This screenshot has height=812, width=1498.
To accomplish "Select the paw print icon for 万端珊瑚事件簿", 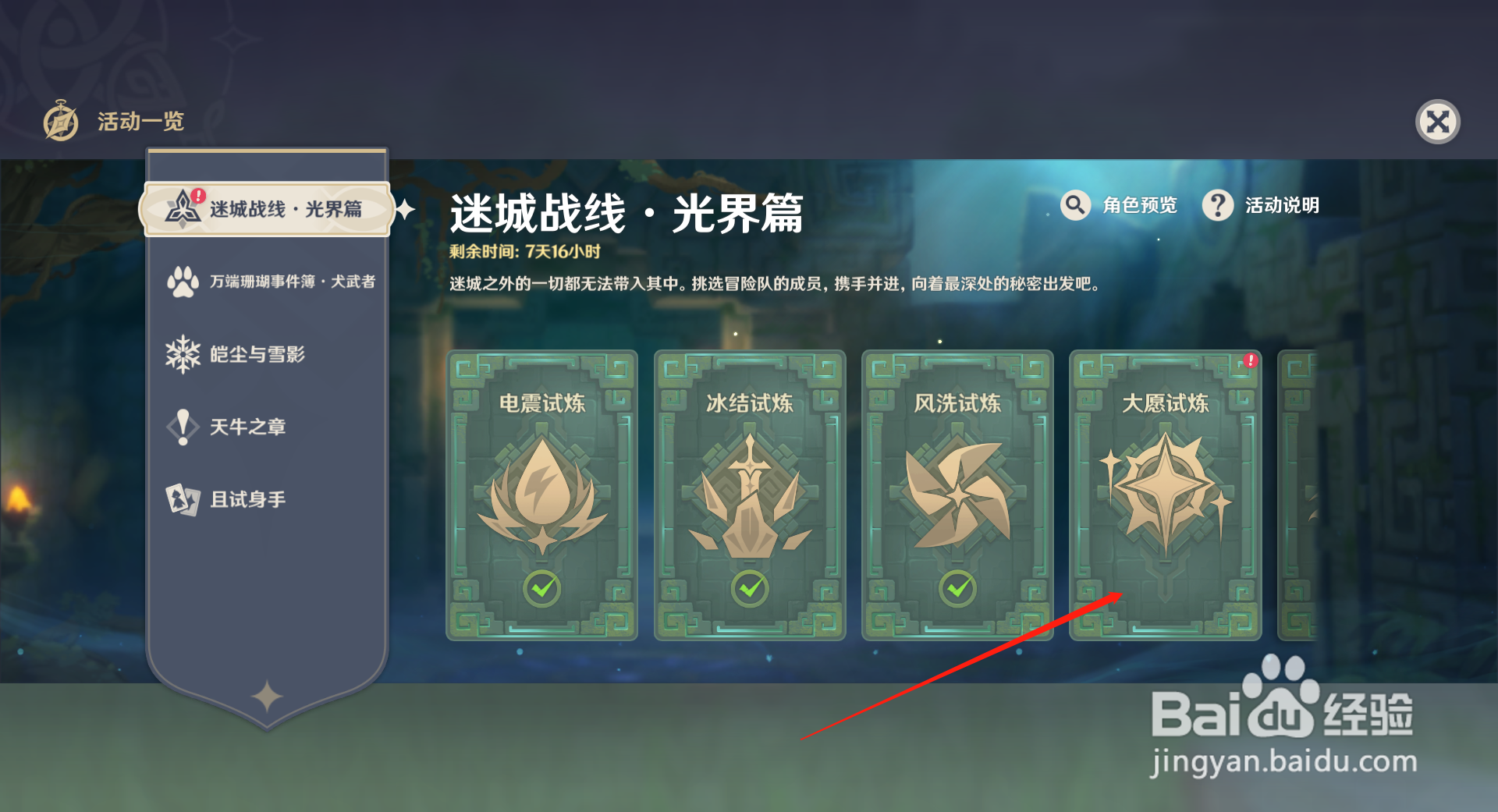I will (182, 282).
